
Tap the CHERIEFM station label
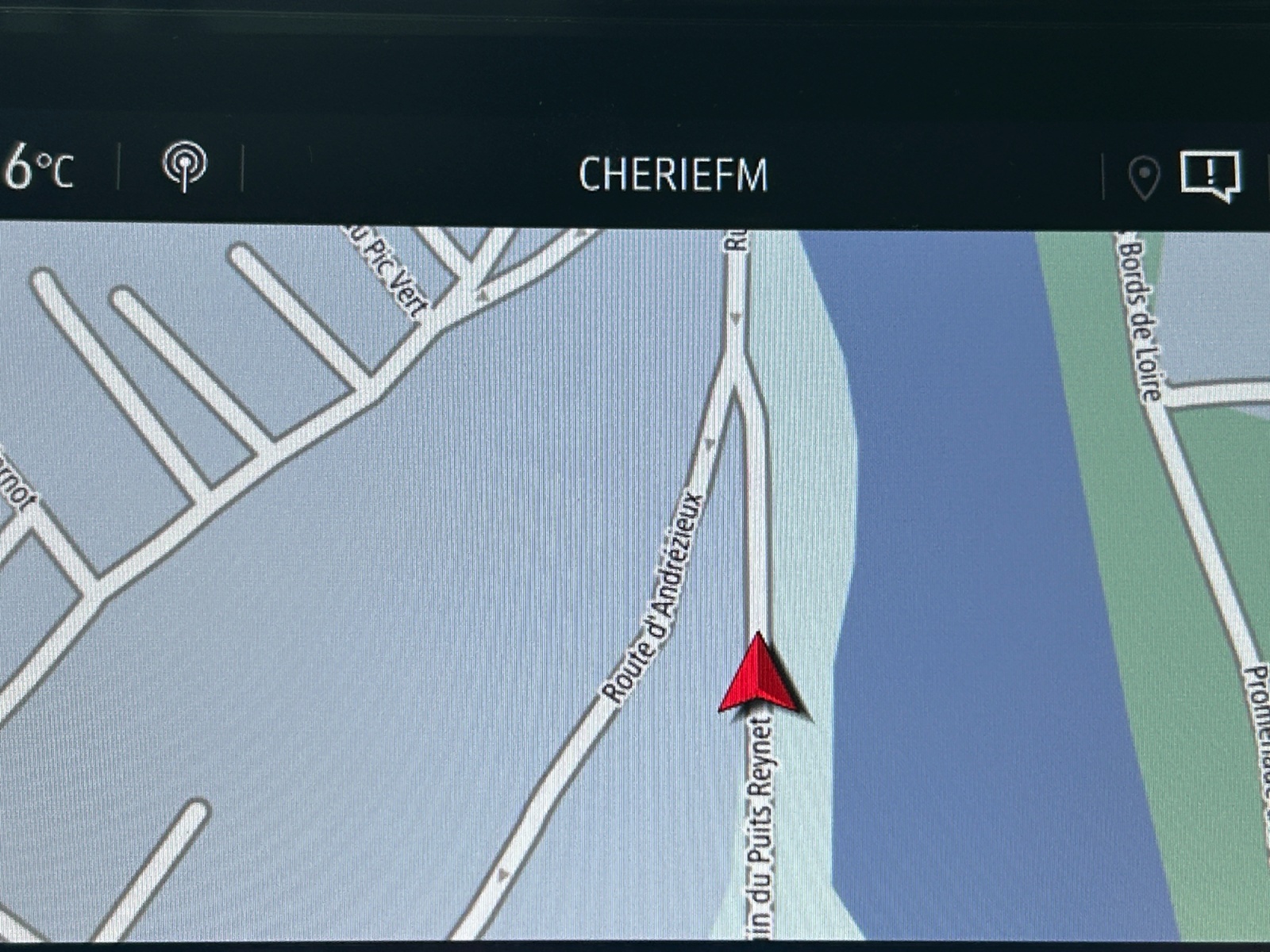[673, 175]
